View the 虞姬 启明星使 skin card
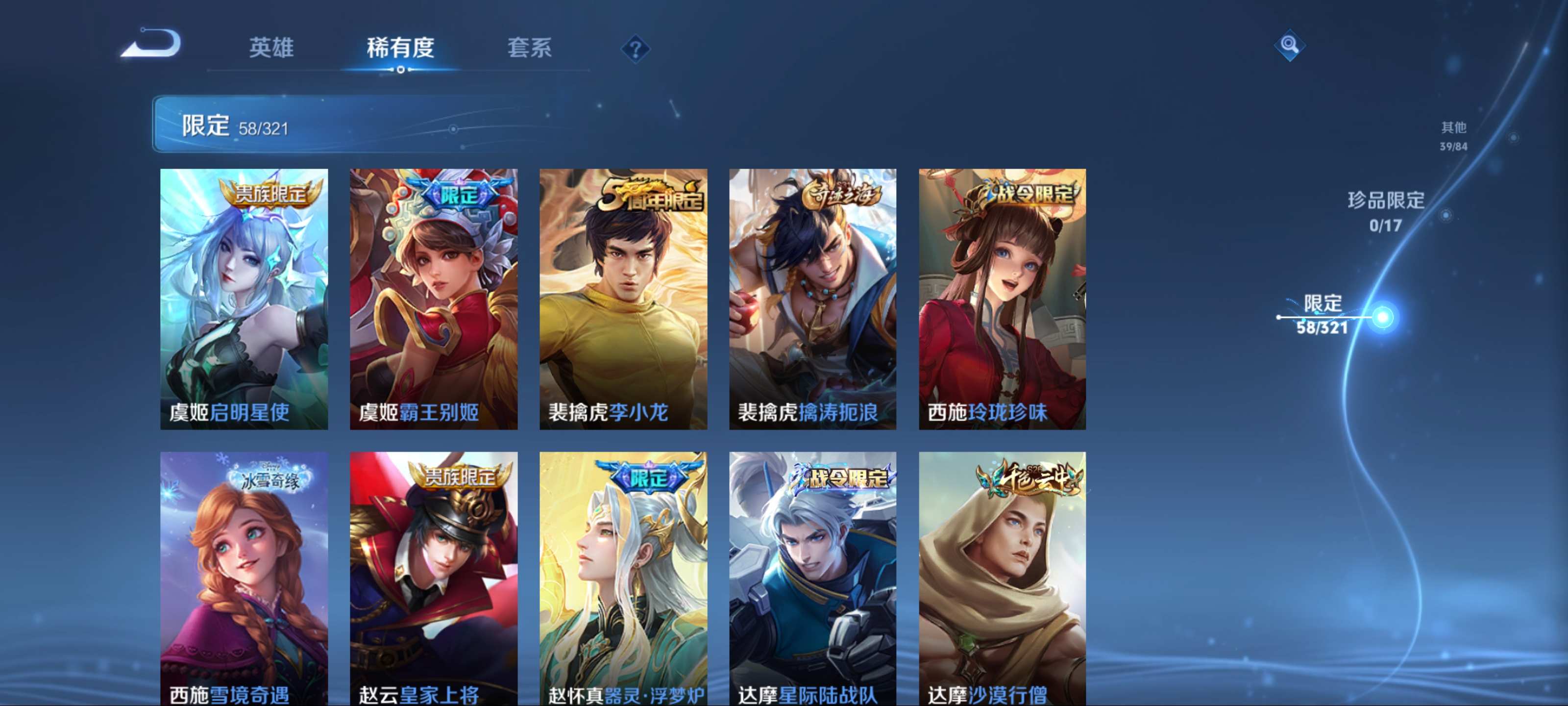The height and width of the screenshot is (706, 1568). pyautogui.click(x=244, y=299)
